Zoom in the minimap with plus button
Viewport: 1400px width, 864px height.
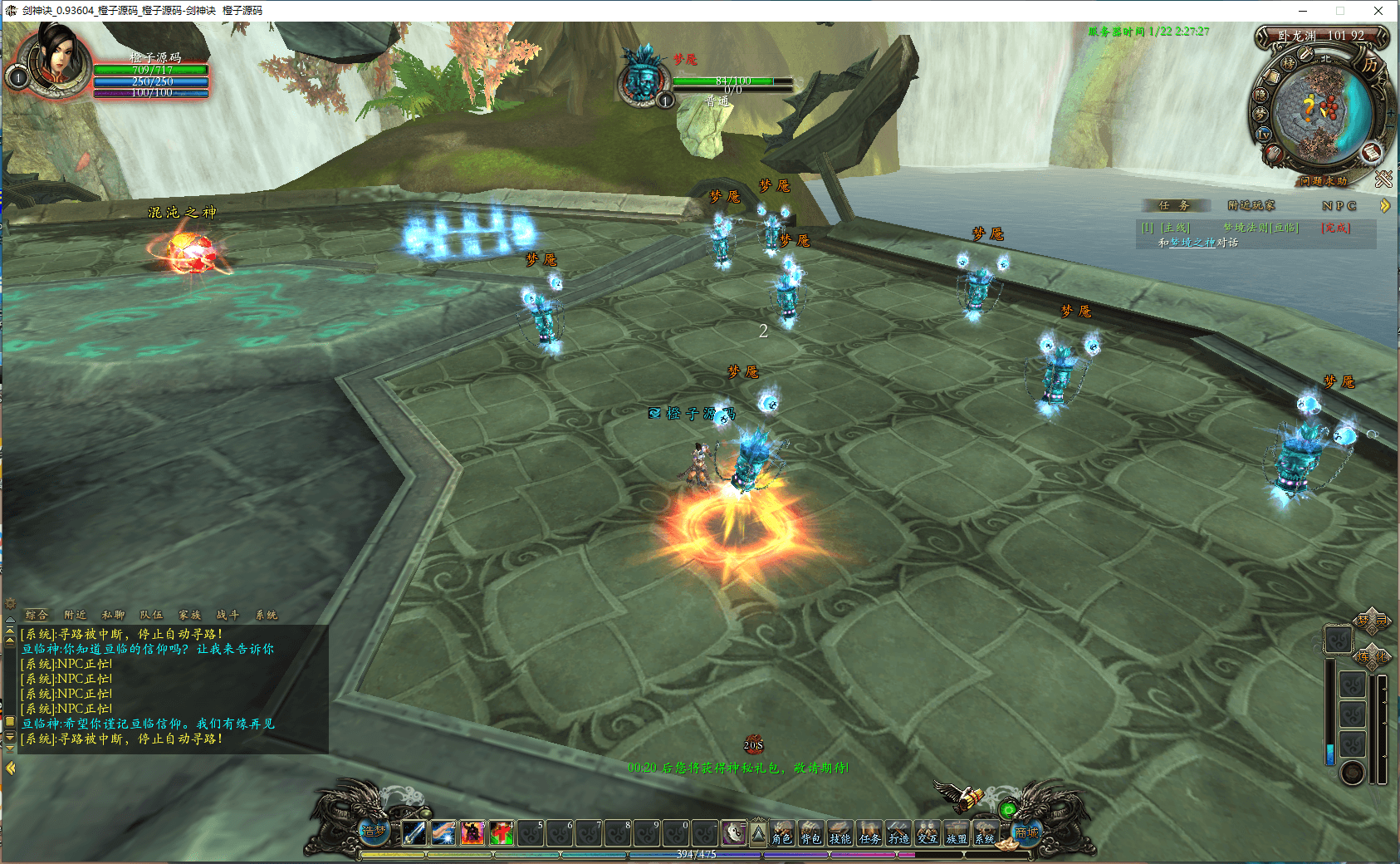(x=1390, y=113)
